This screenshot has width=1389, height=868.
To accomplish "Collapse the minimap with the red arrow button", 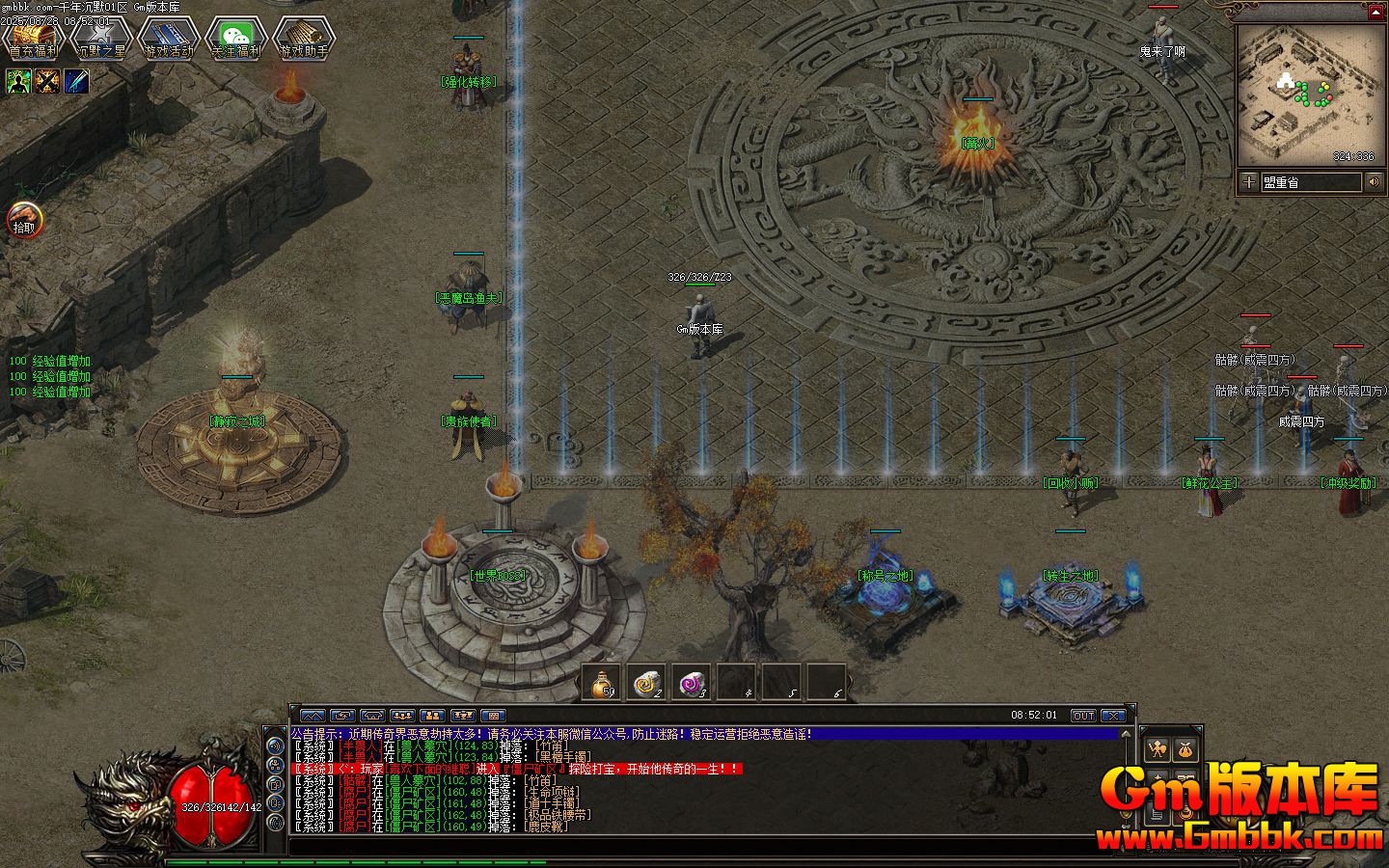I will [1375, 12].
